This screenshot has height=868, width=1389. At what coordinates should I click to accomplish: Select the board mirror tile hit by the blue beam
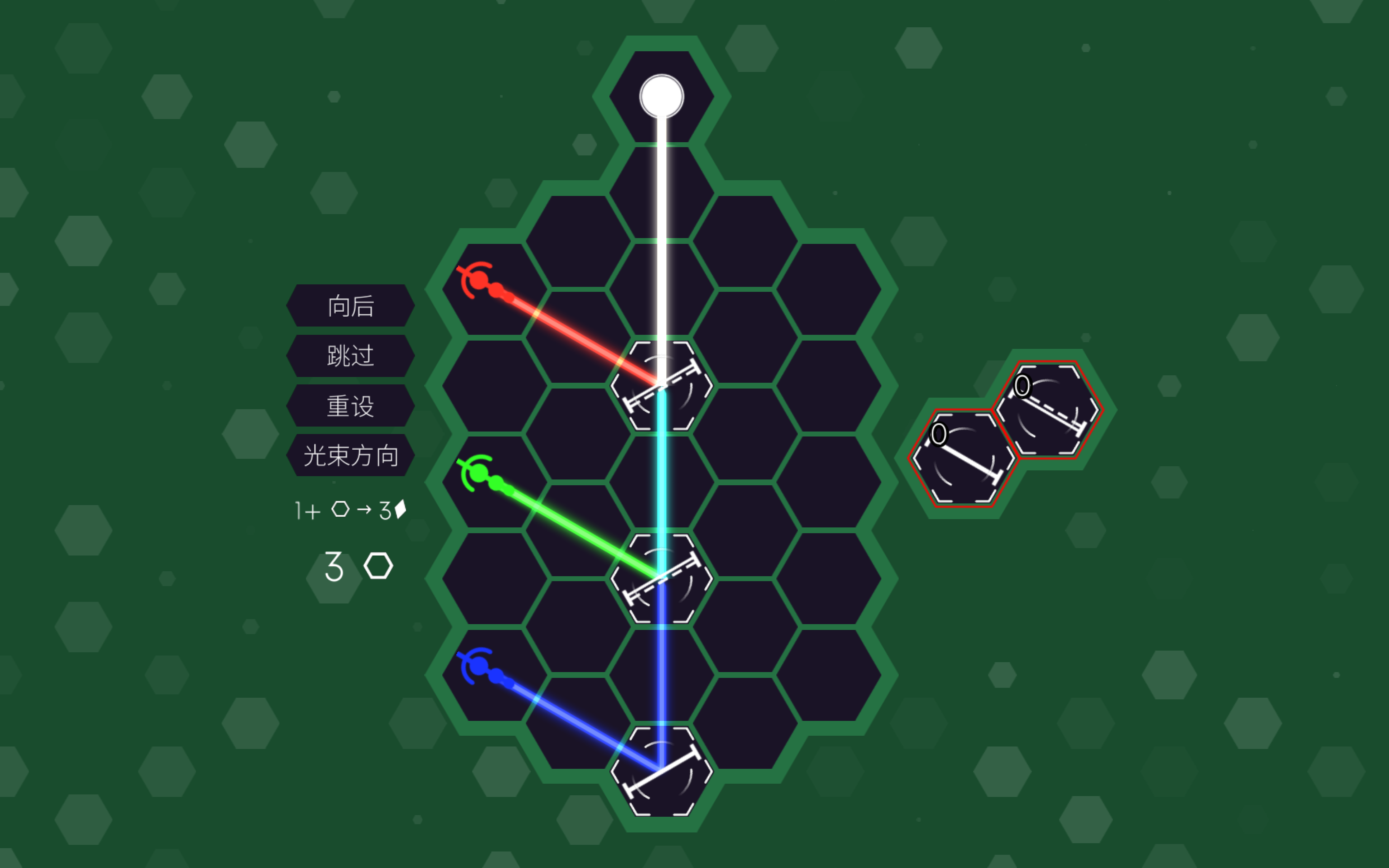coord(661,771)
